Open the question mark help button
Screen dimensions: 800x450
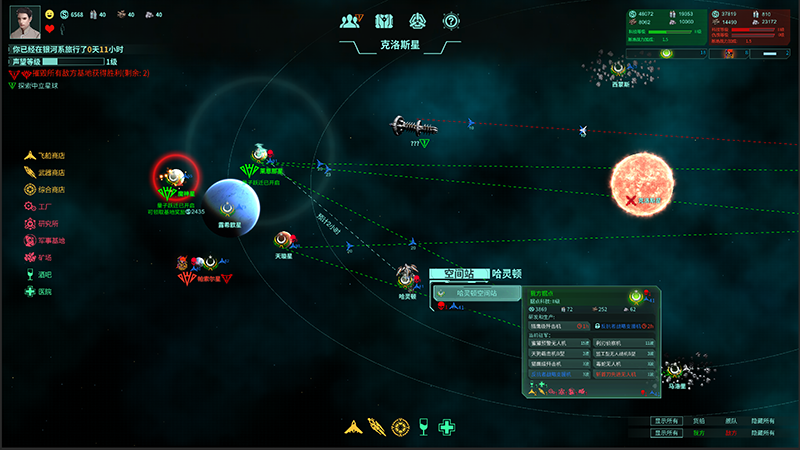pyautogui.click(x=451, y=20)
